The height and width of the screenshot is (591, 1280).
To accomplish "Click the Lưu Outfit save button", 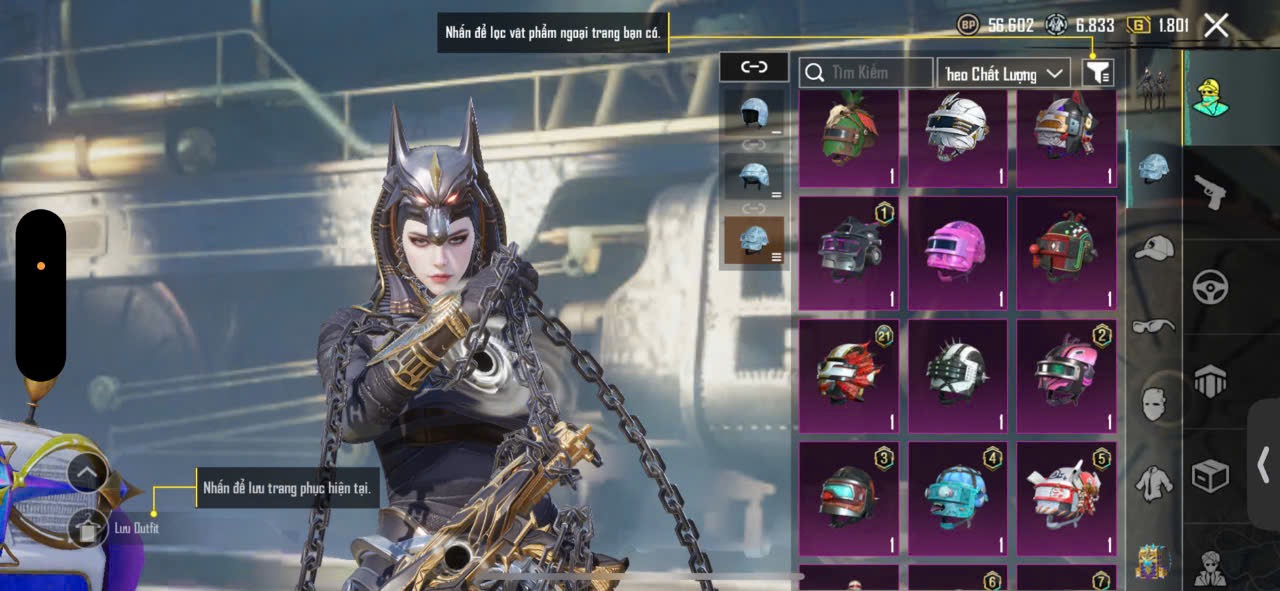I will pos(89,528).
